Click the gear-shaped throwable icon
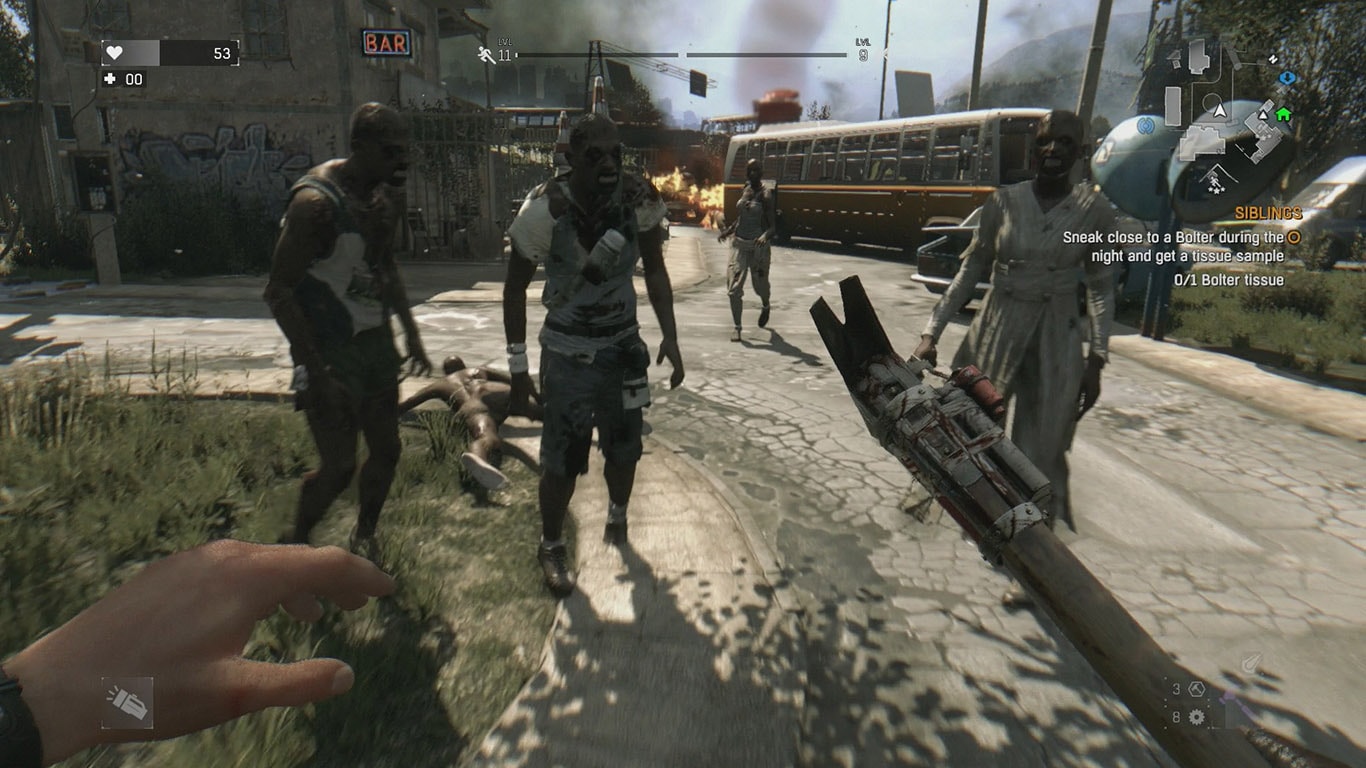The height and width of the screenshot is (768, 1366). pos(1196,717)
